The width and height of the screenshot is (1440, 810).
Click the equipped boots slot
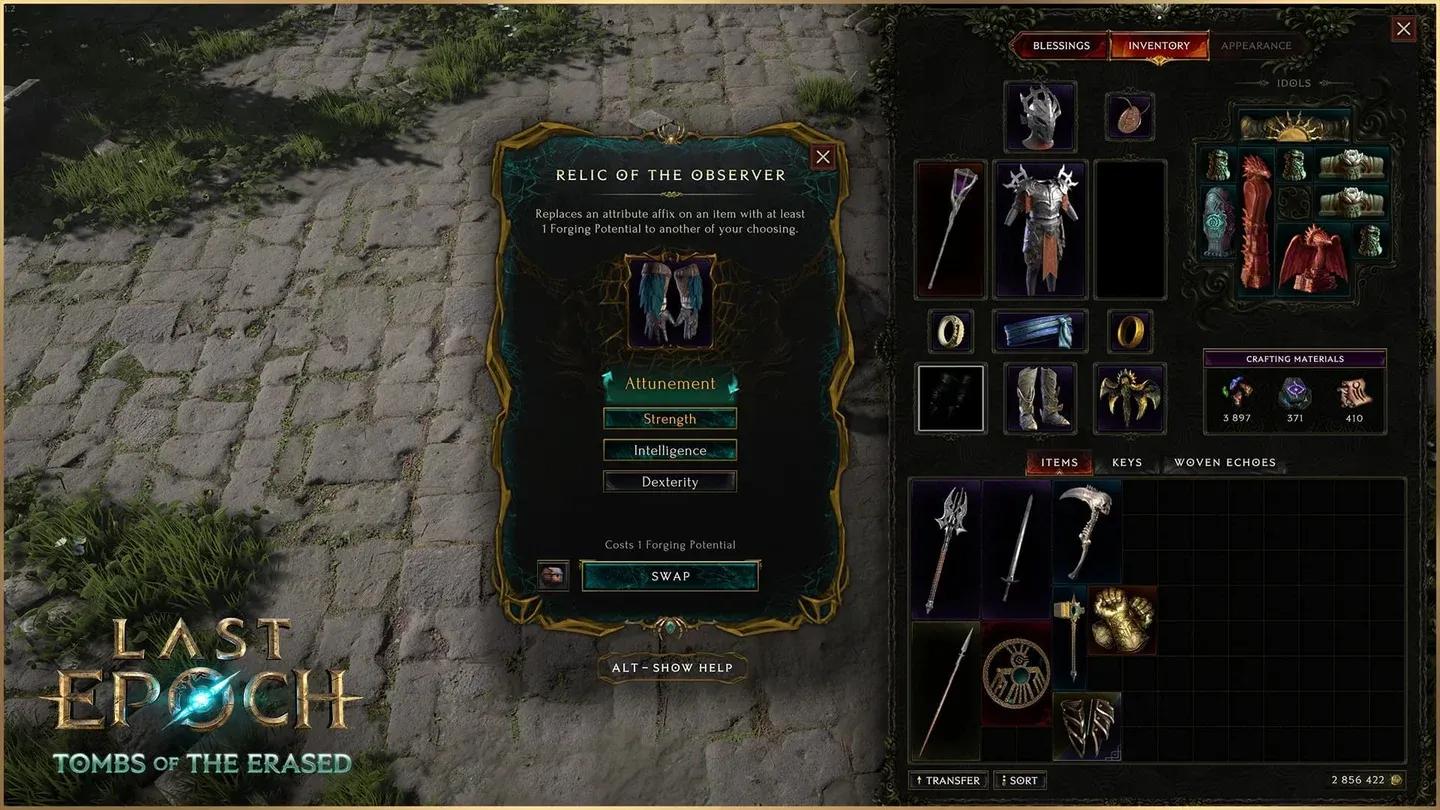click(x=1040, y=397)
